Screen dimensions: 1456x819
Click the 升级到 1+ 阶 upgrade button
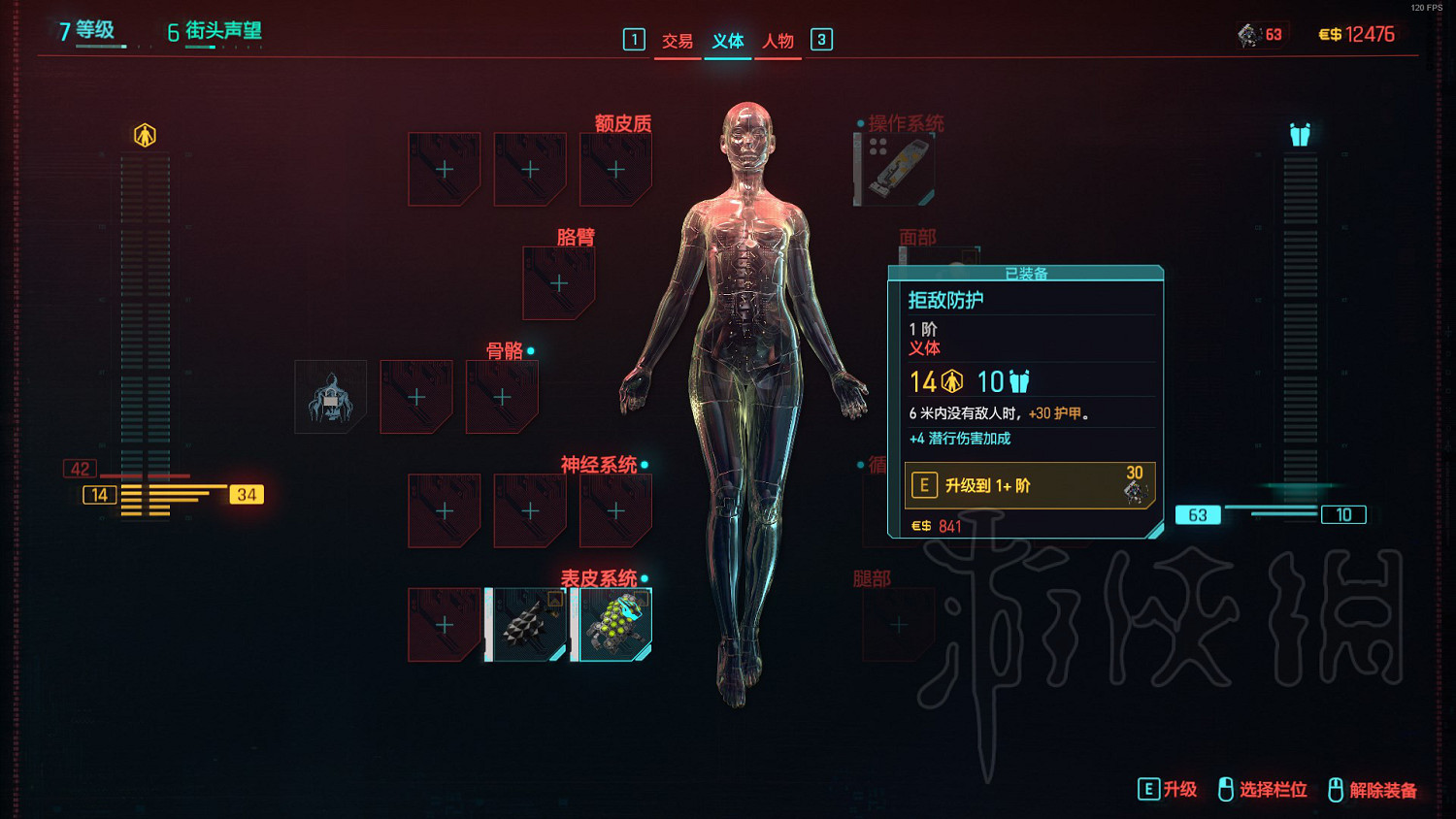pyautogui.click(x=1029, y=485)
